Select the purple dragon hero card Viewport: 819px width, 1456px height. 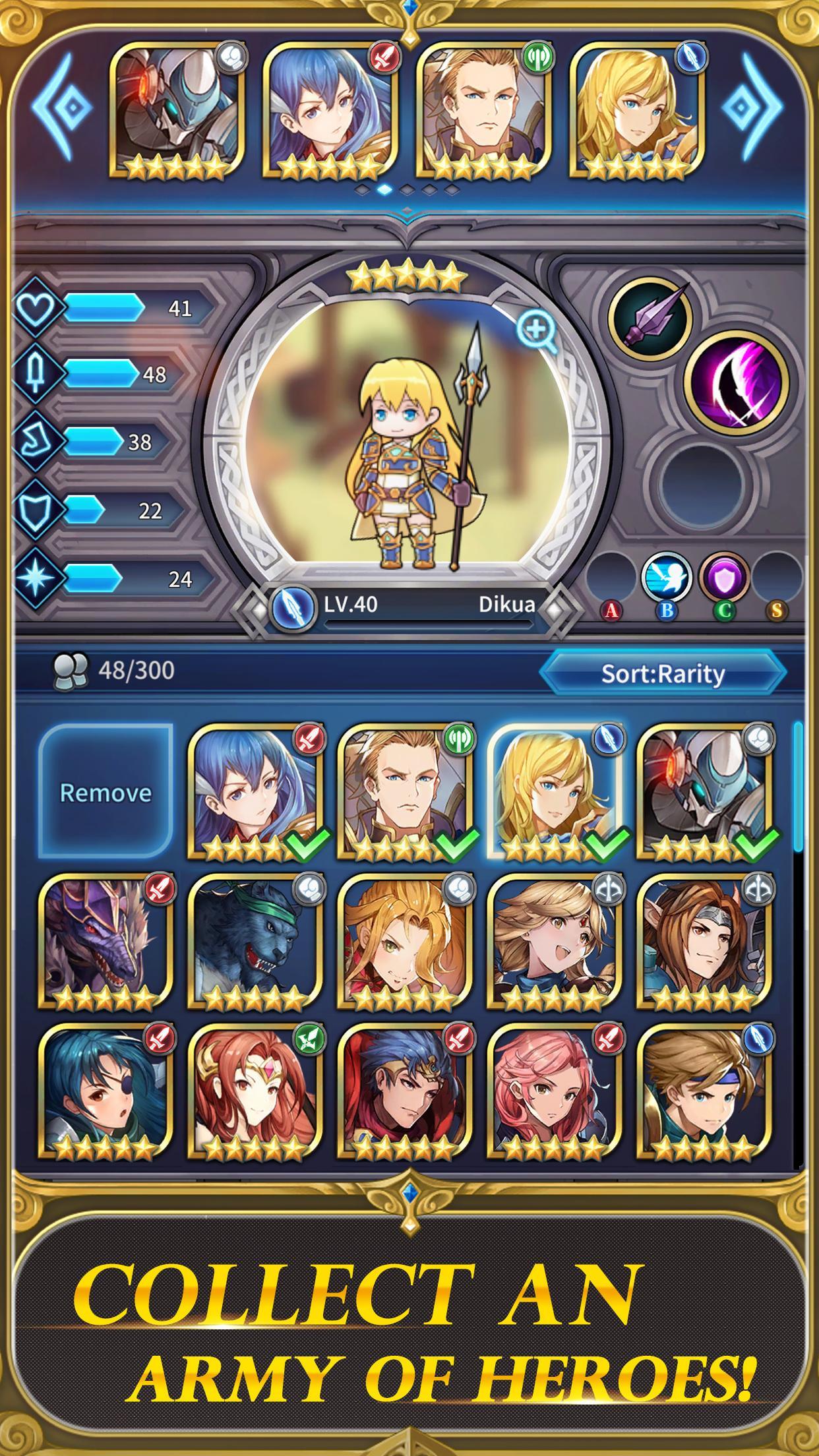[x=106, y=942]
